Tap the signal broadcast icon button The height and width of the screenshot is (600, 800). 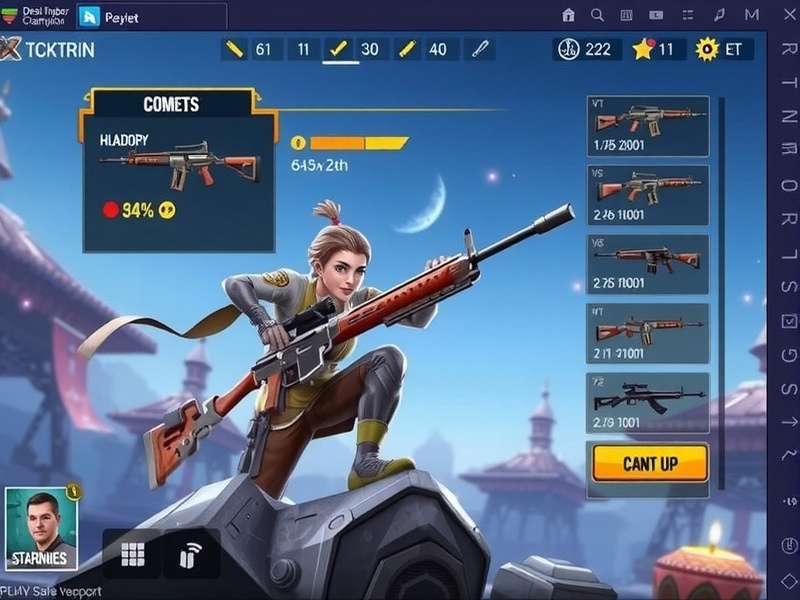pos(190,555)
